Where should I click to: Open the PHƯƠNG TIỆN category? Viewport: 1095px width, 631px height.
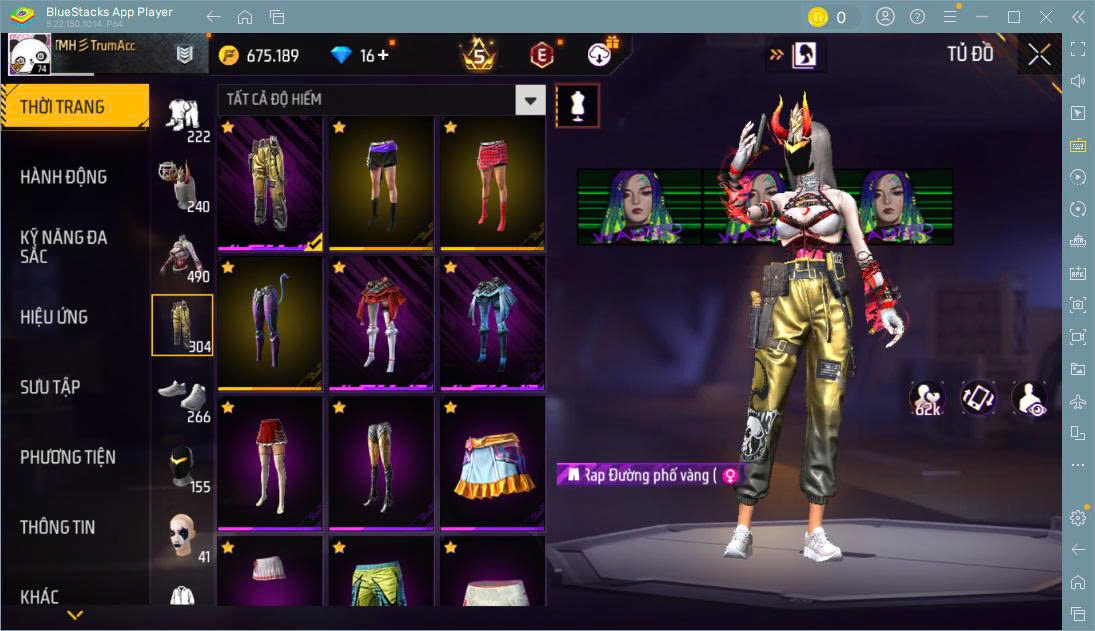(x=68, y=457)
